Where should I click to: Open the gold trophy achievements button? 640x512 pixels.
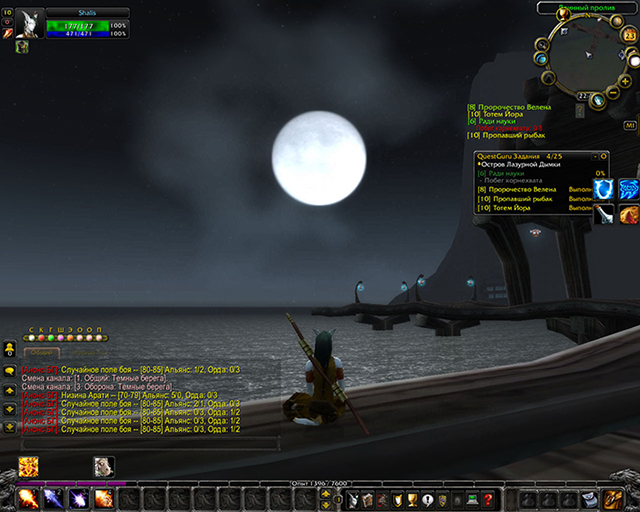pyautogui.click(x=412, y=498)
